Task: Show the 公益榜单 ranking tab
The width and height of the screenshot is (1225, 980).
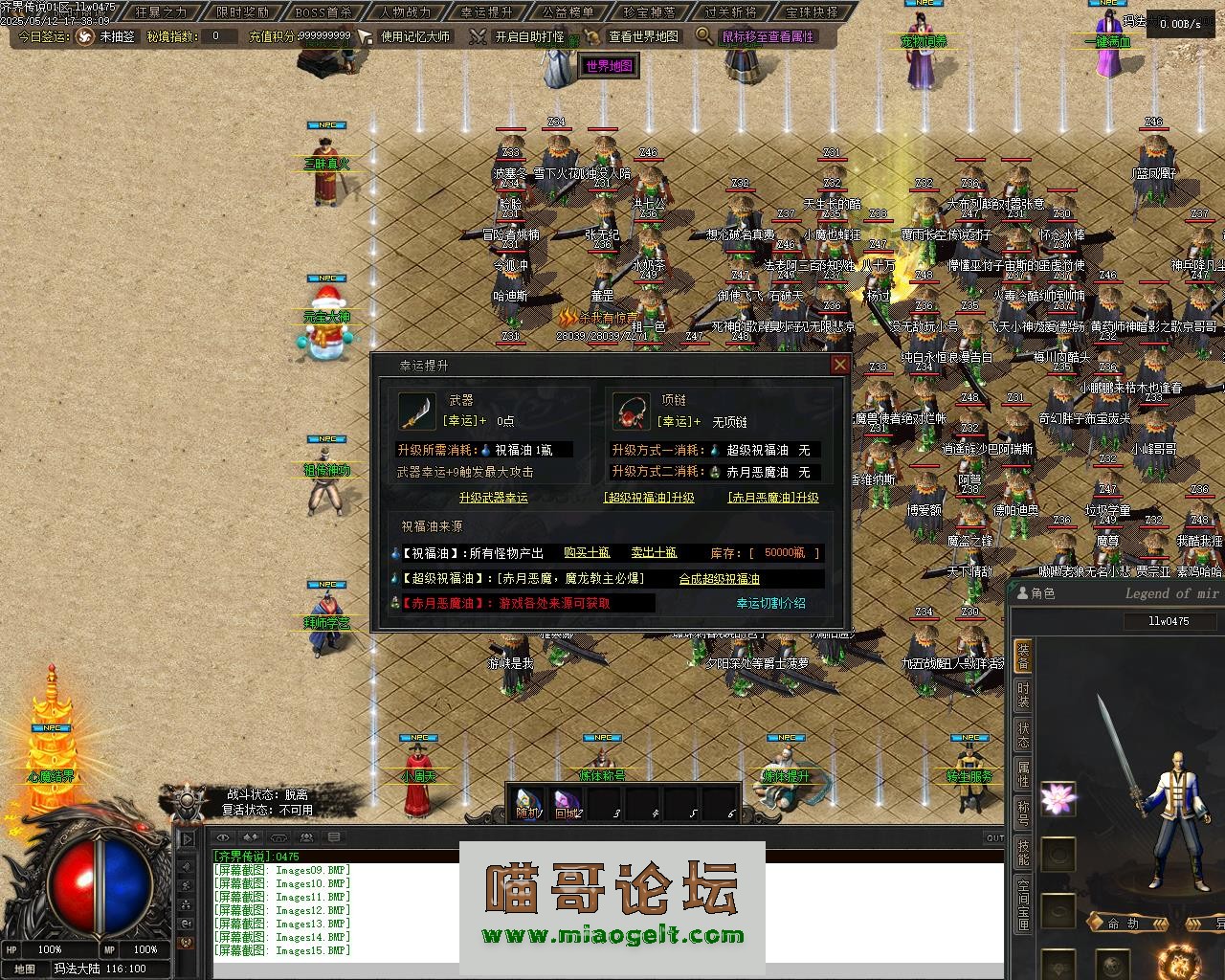Action: pos(568,12)
